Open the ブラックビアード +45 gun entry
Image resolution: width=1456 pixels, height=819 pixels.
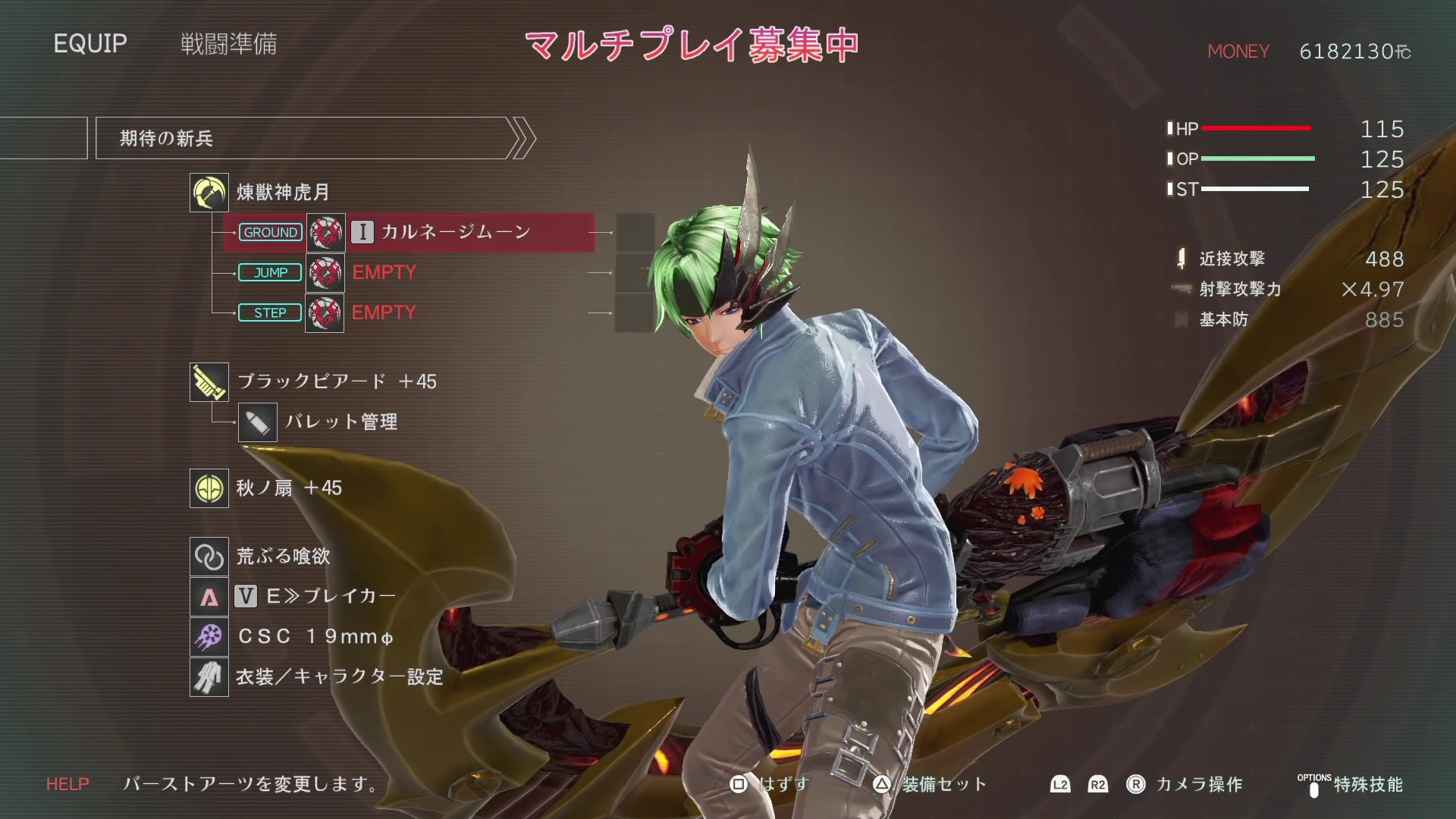click(x=337, y=381)
